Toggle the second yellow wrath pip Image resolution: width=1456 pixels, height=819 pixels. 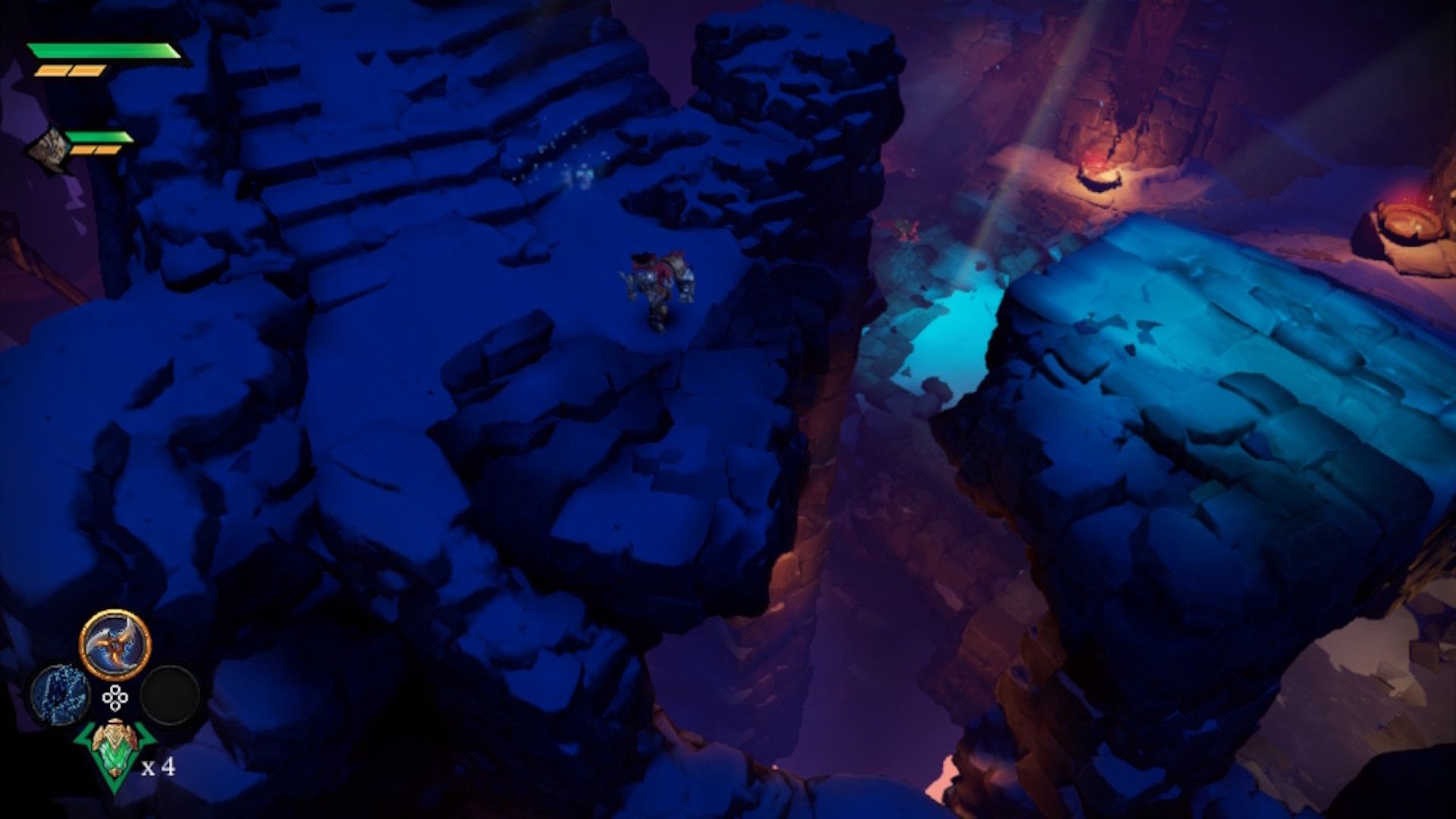(86, 71)
